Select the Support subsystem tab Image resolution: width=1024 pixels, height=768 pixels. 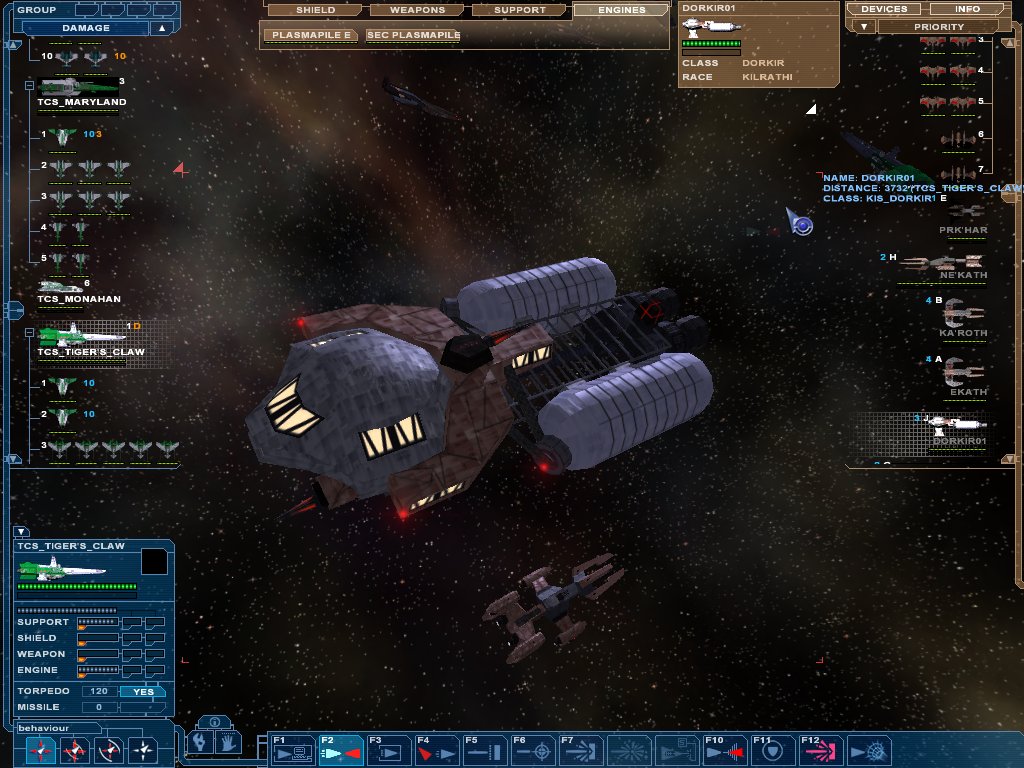pyautogui.click(x=520, y=10)
